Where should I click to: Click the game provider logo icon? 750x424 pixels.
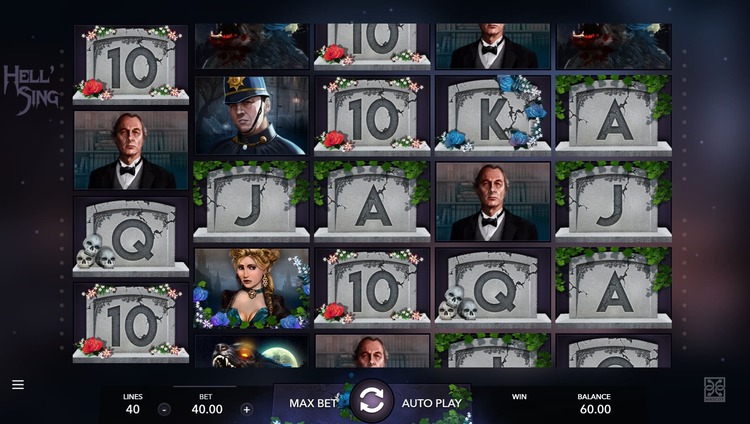pos(715,390)
